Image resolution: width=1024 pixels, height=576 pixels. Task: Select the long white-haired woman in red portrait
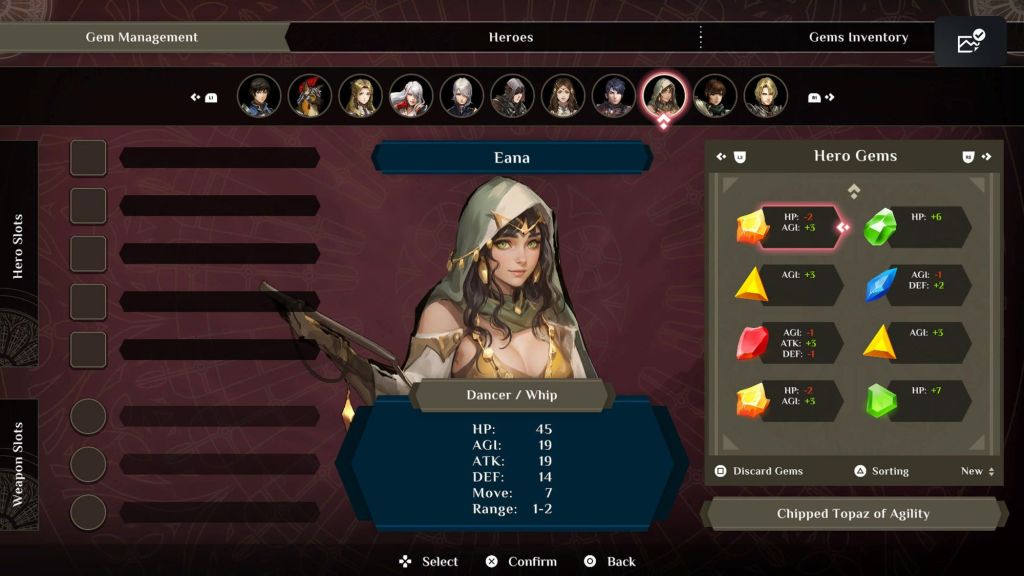411,96
